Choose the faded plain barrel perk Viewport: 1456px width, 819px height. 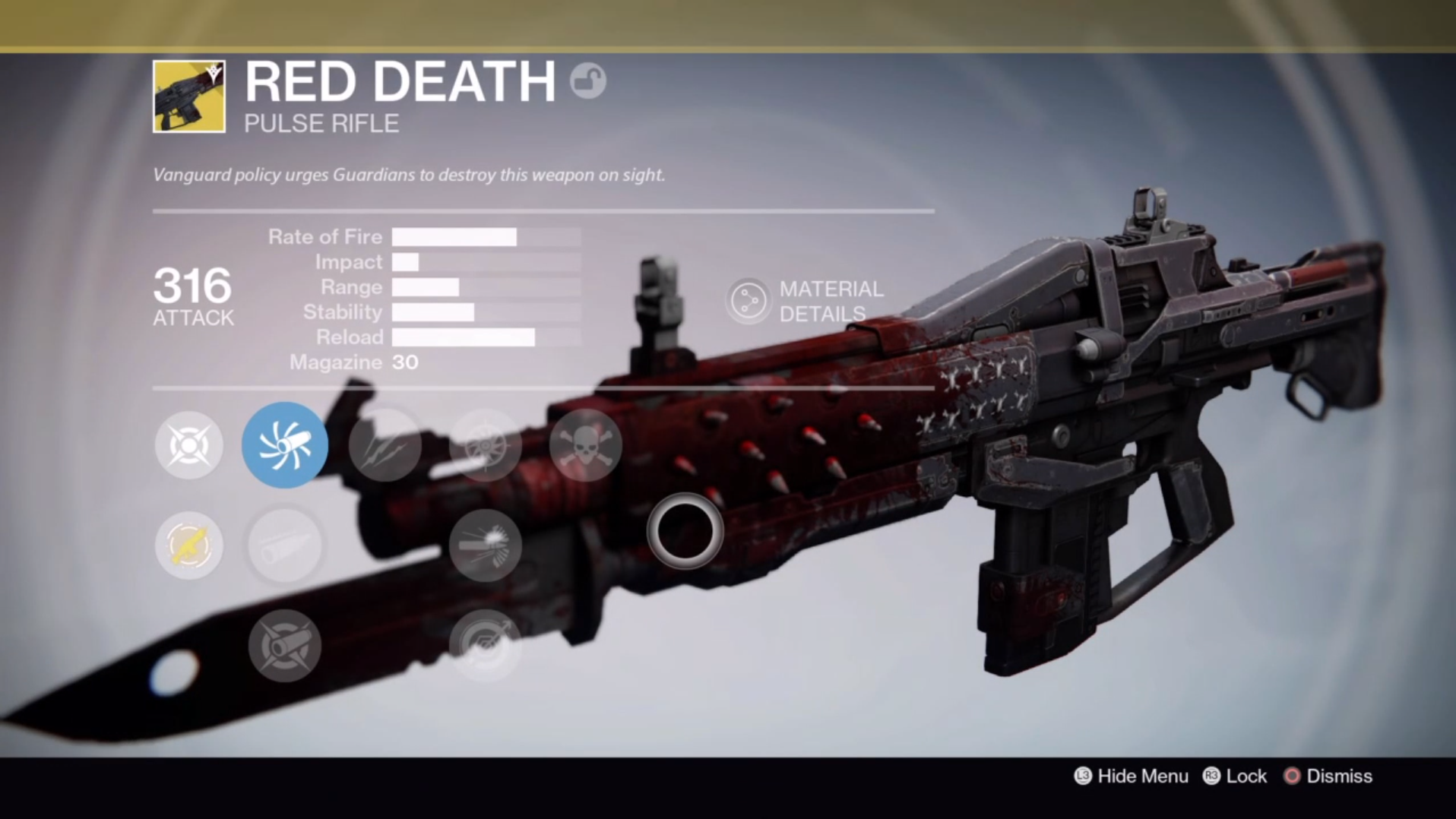(285, 545)
